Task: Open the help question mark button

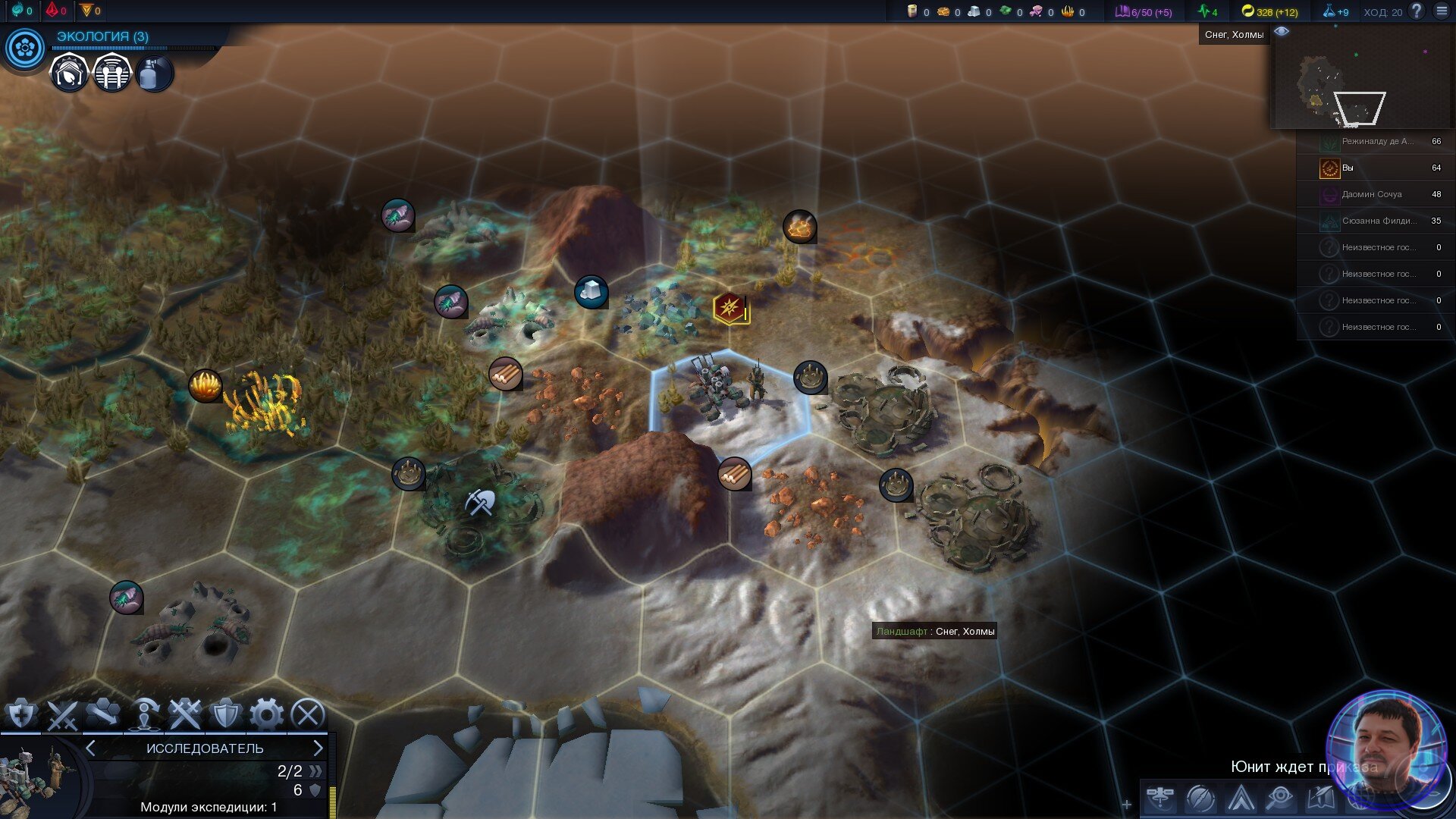Action: coord(1416,11)
